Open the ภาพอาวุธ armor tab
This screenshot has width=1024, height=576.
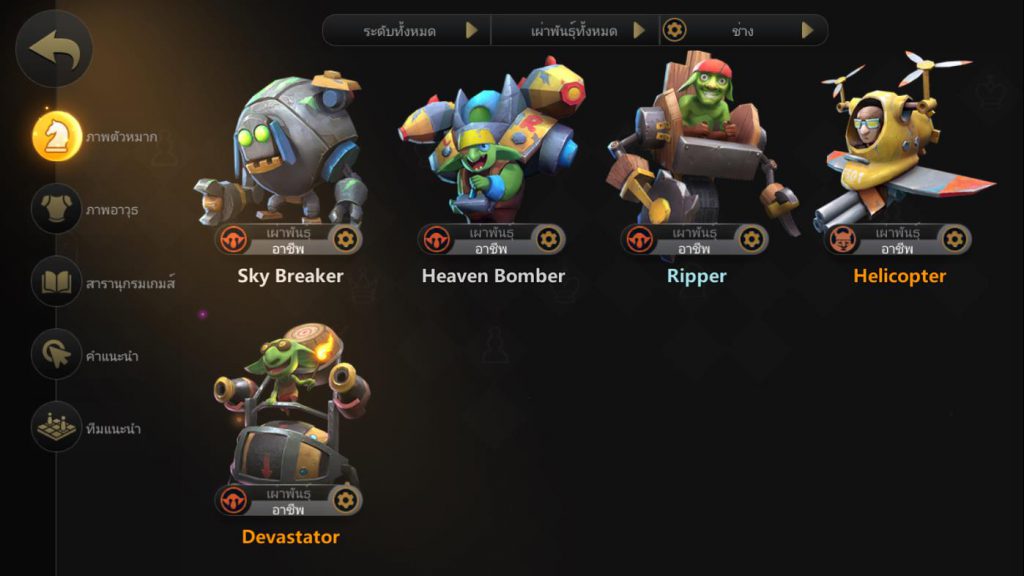57,209
